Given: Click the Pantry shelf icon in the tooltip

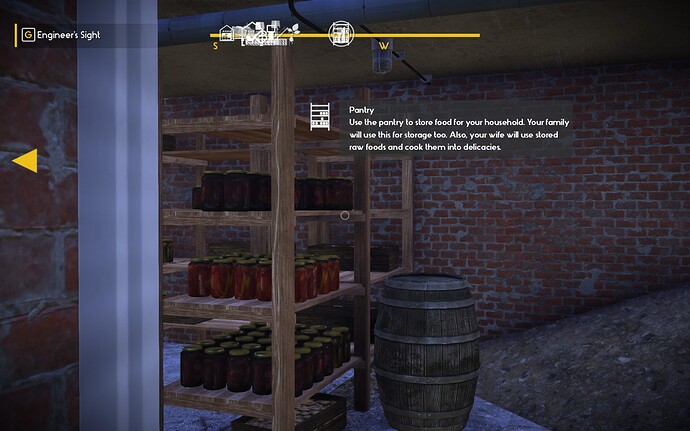Looking at the screenshot, I should coord(321,117).
